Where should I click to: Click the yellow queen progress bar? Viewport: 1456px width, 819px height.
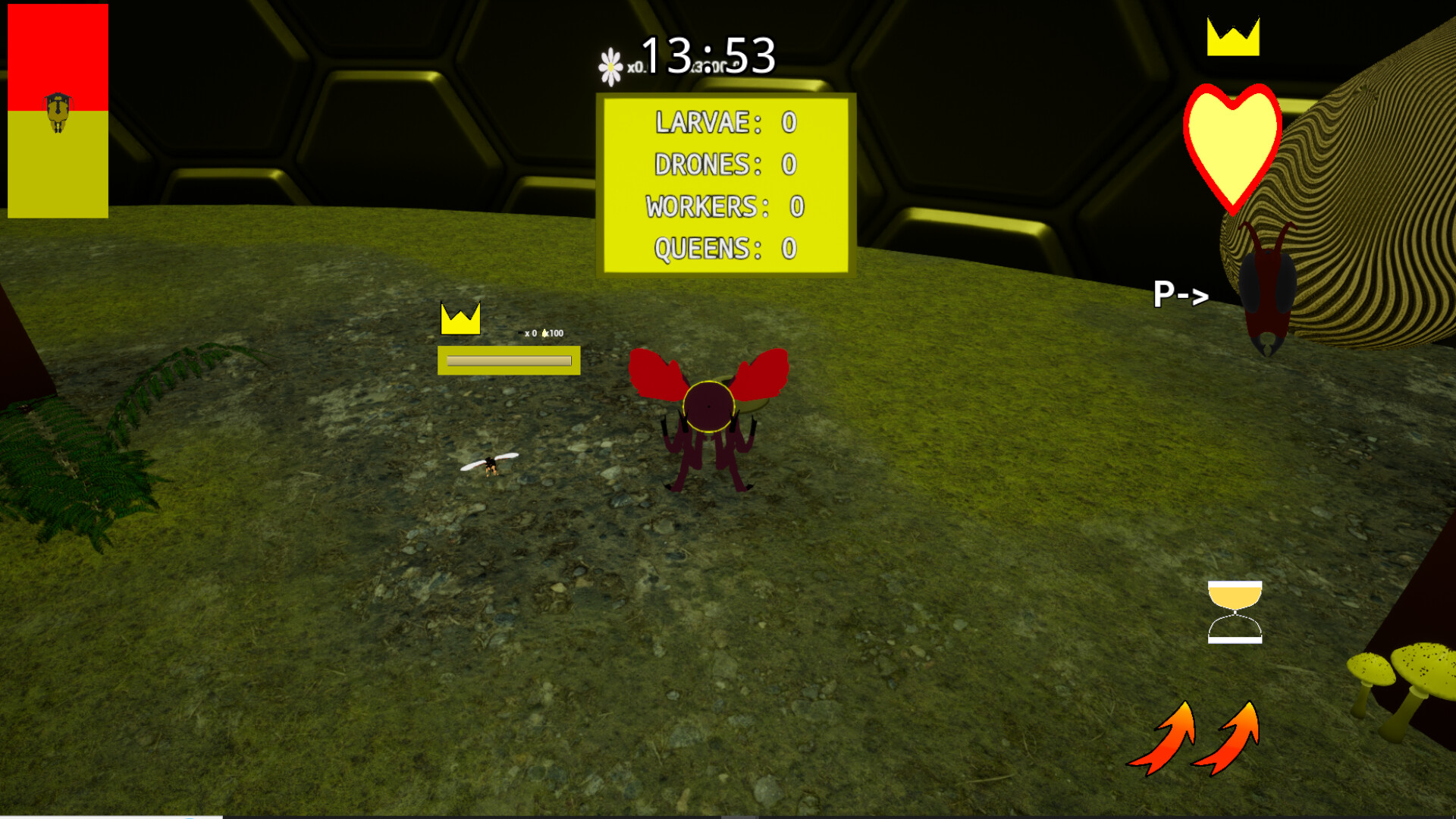click(x=508, y=362)
